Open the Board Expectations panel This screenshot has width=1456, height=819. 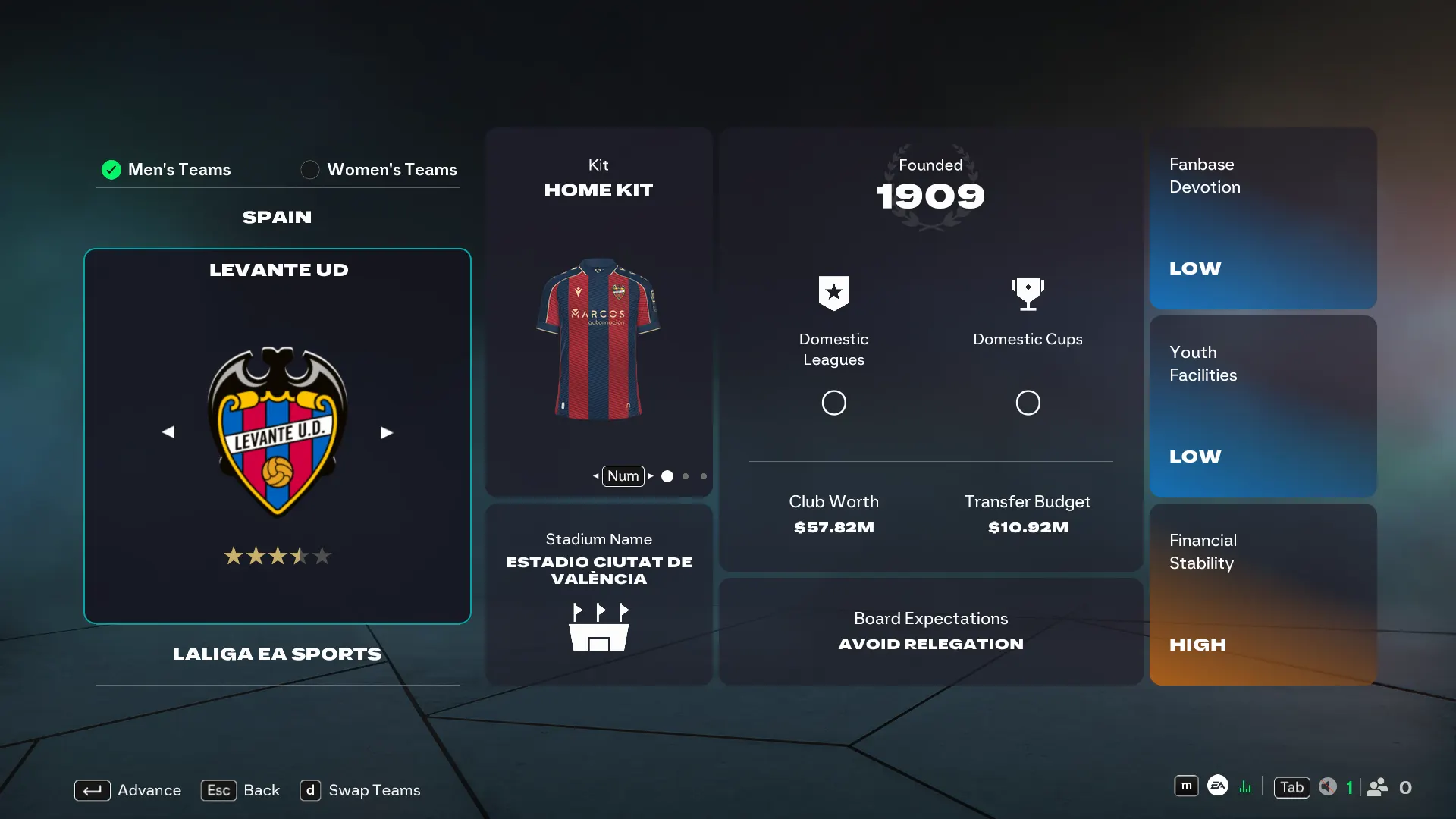930,631
